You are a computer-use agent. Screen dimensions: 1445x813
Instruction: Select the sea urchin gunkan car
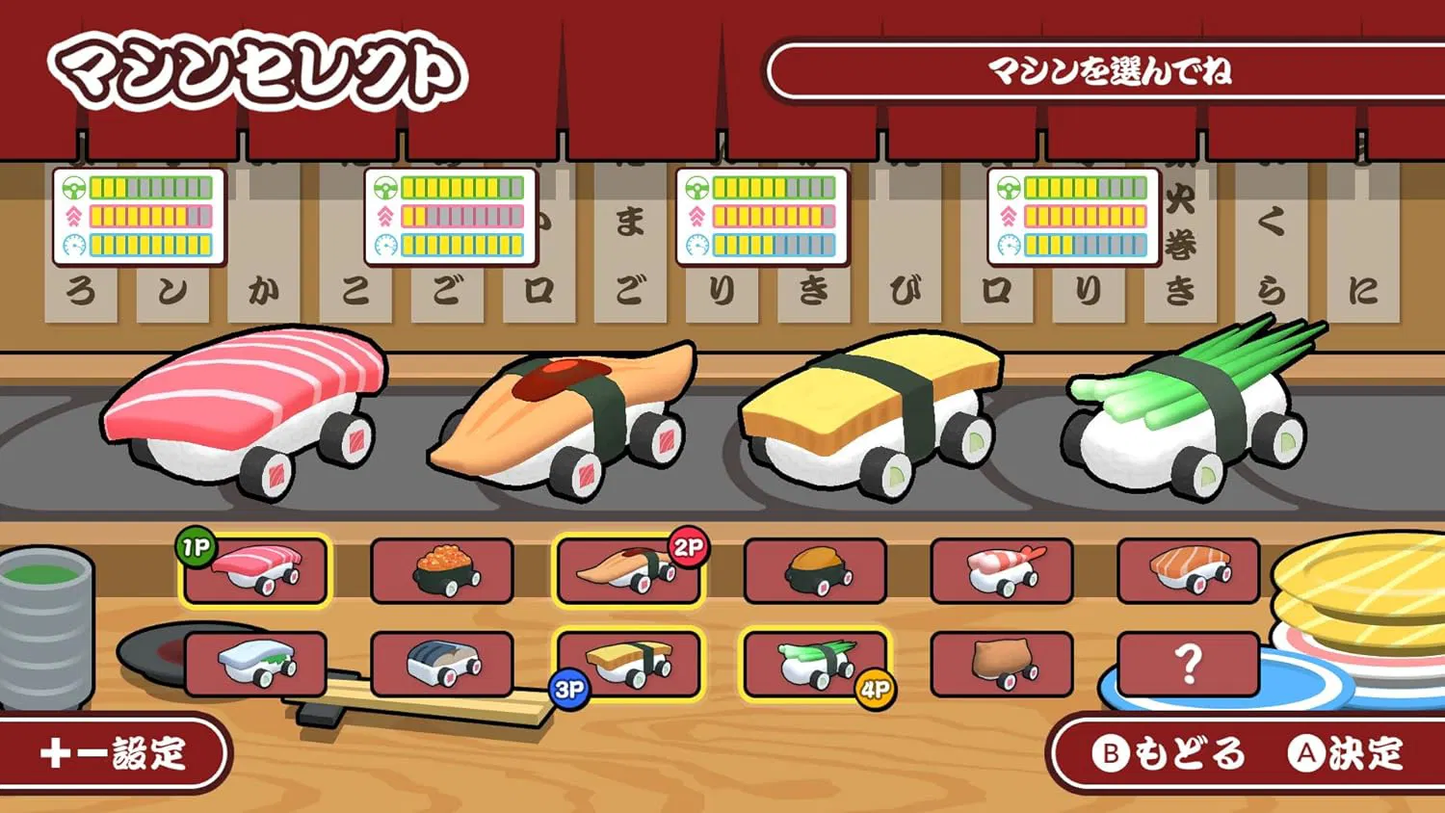815,571
